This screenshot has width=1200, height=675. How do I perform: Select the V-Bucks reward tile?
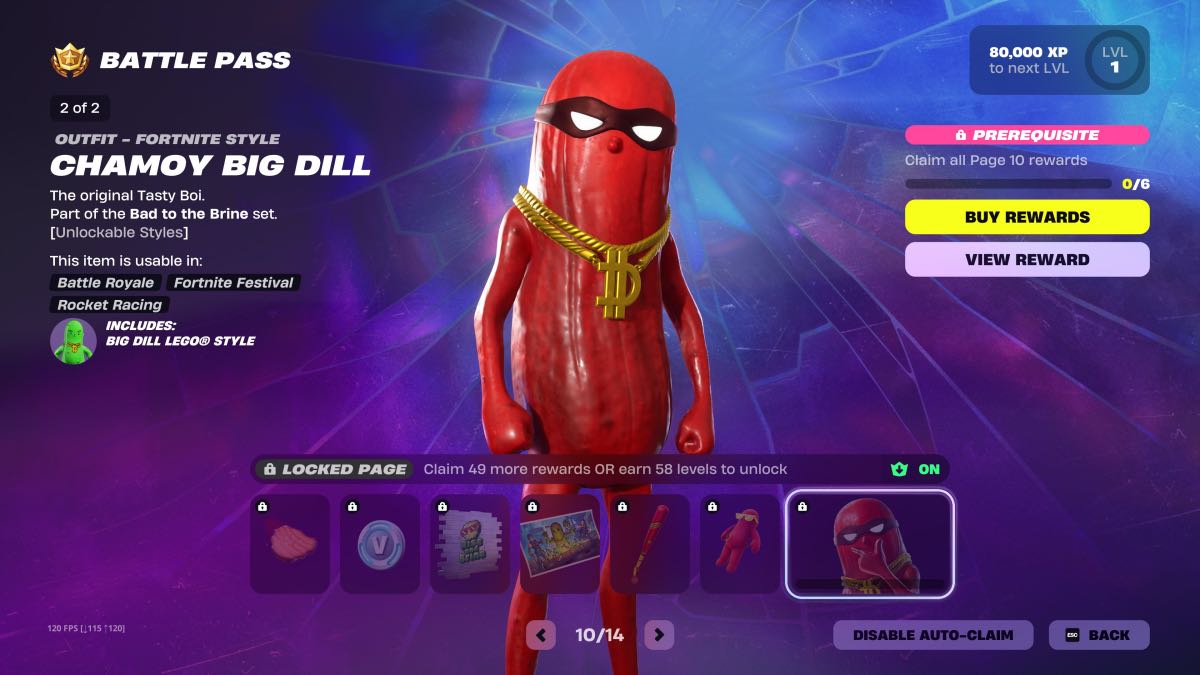pyautogui.click(x=380, y=543)
